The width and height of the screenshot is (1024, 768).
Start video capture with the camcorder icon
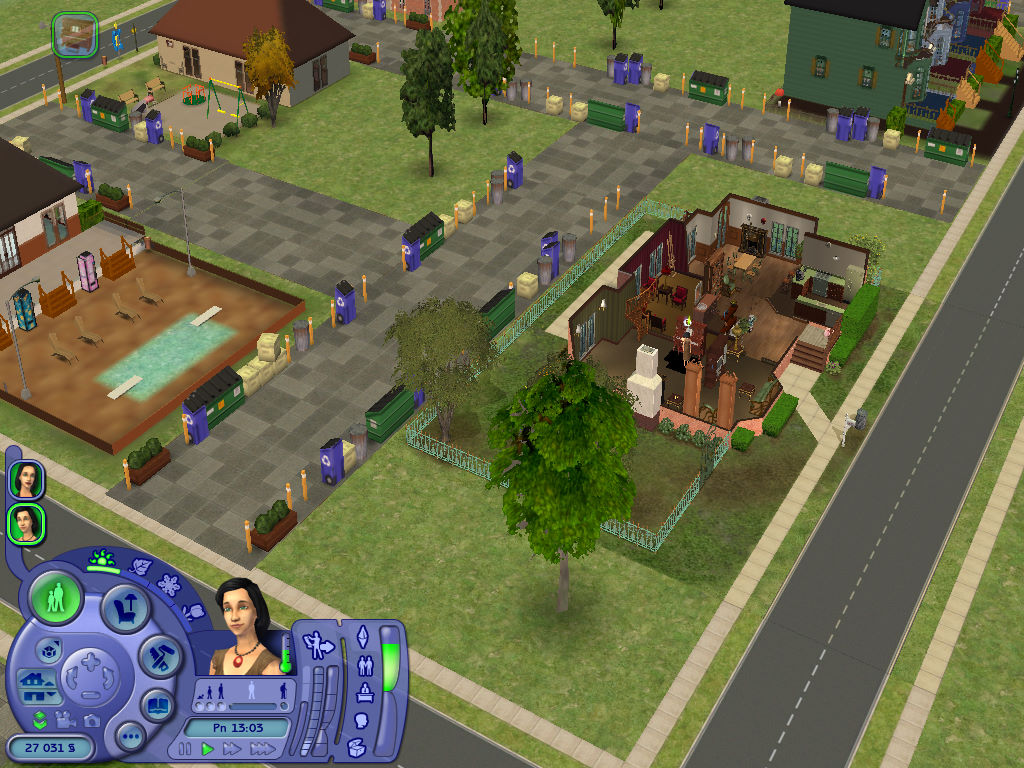[66, 720]
